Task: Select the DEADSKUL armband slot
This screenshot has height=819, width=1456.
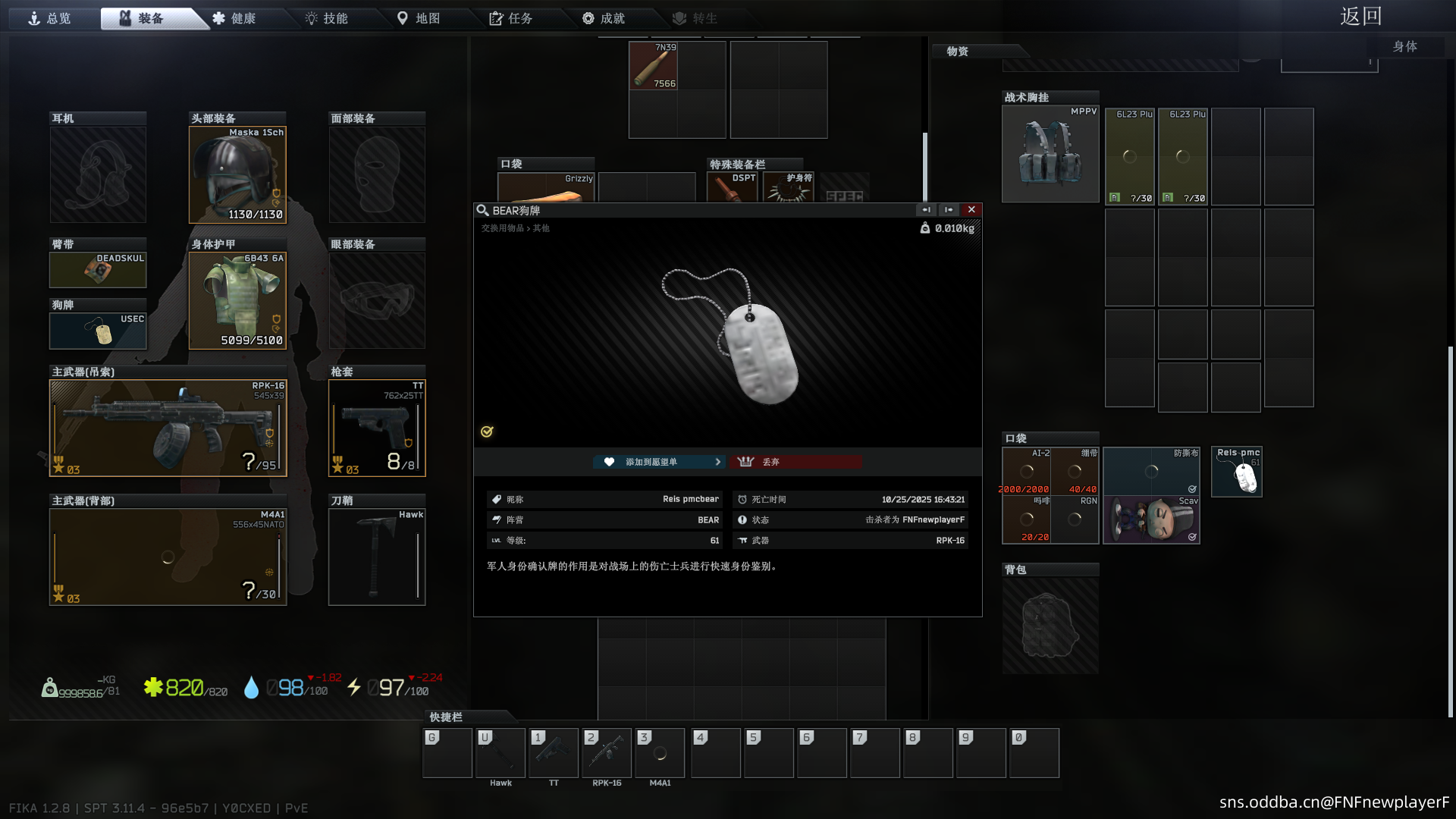Action: click(98, 271)
